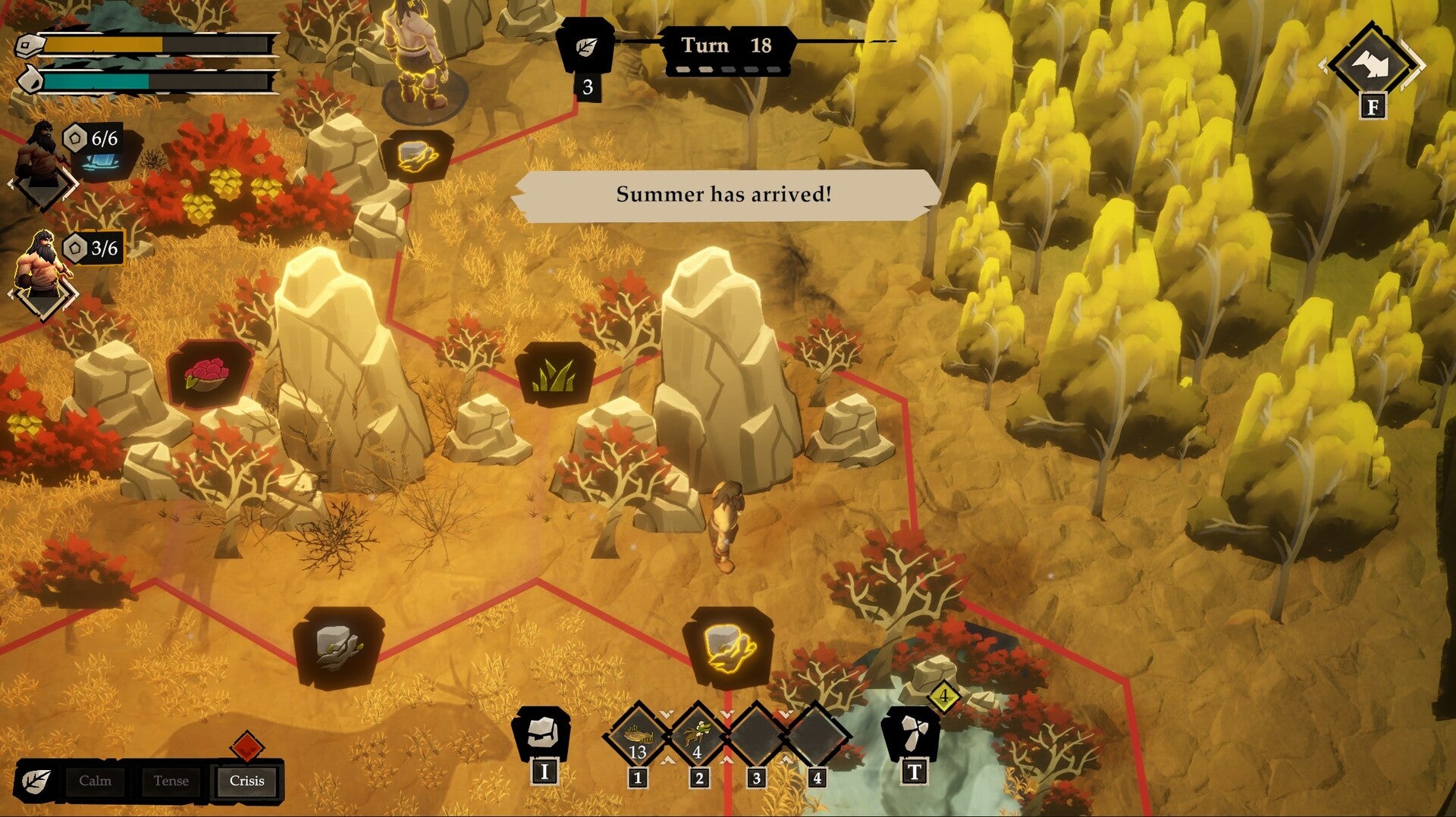Select hotbar slot holding 4 herb roots
Image resolution: width=1456 pixels, height=817 pixels.
698,736
